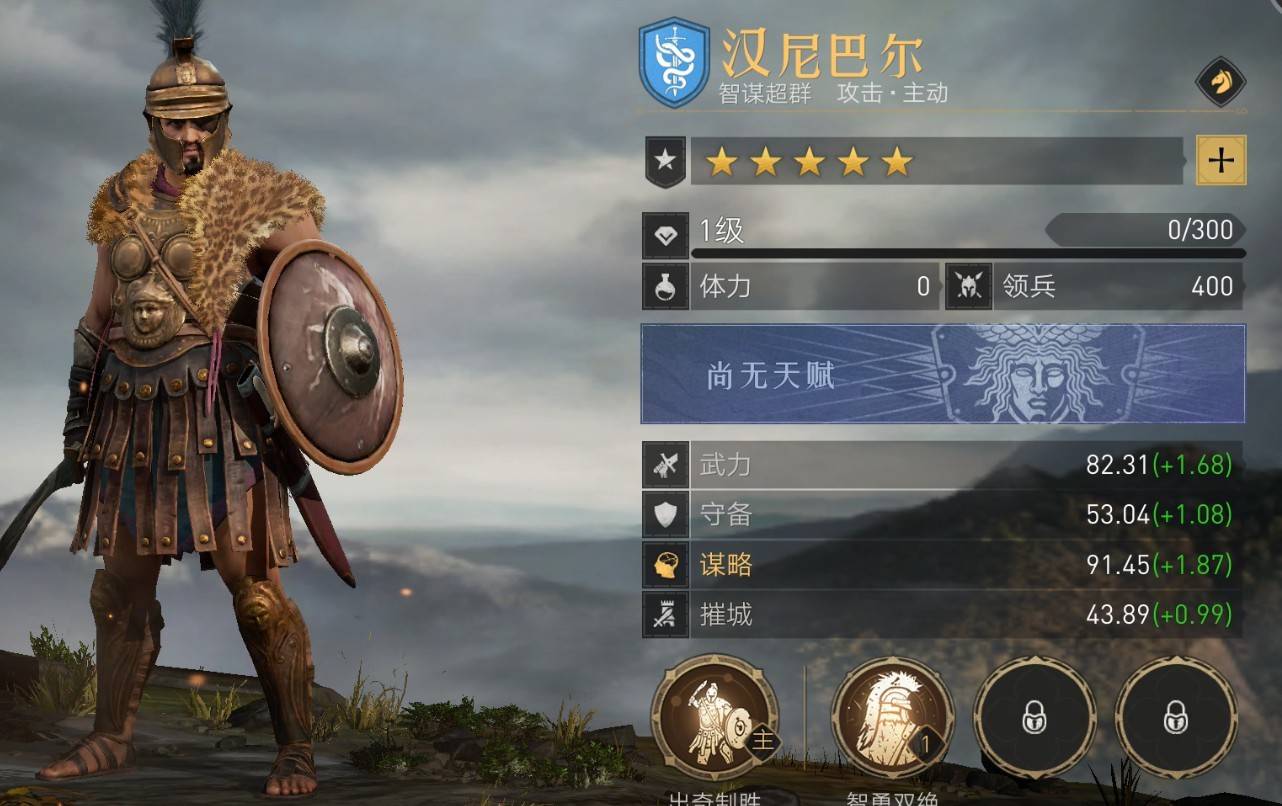Show details for the 守备 stat row

coord(942,515)
